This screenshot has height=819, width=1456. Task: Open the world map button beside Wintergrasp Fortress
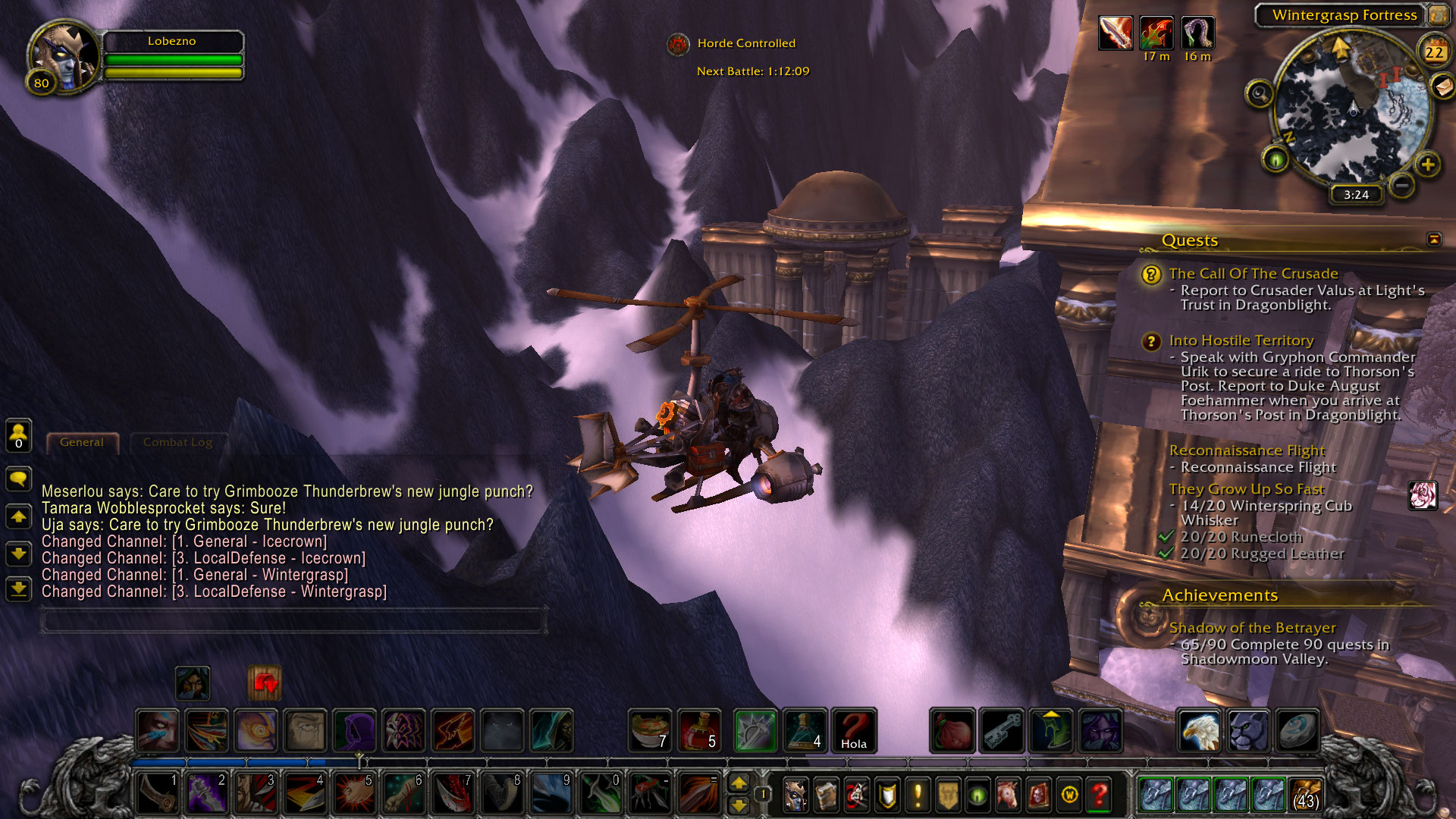(x=1438, y=15)
